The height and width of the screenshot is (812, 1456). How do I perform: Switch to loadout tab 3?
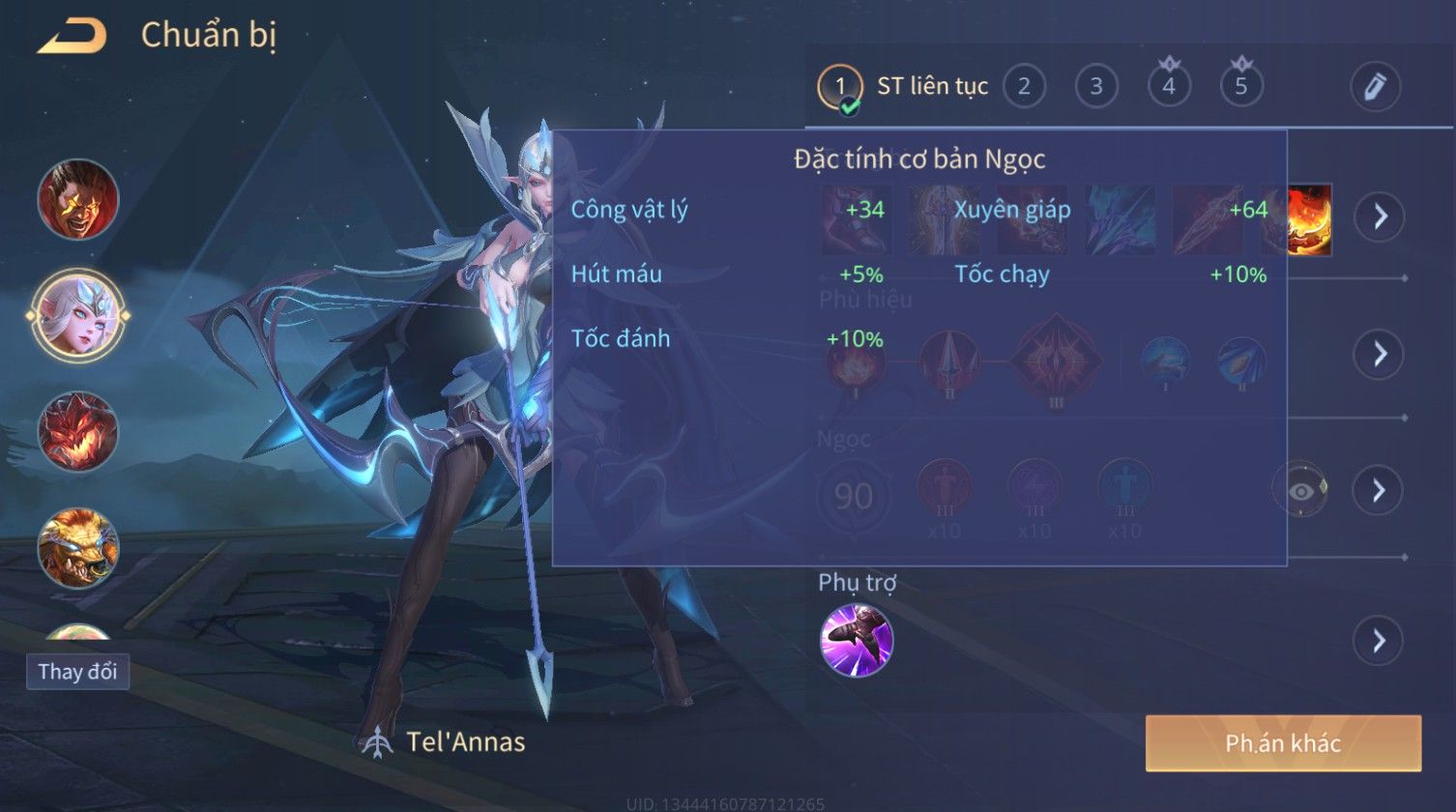(x=1096, y=87)
